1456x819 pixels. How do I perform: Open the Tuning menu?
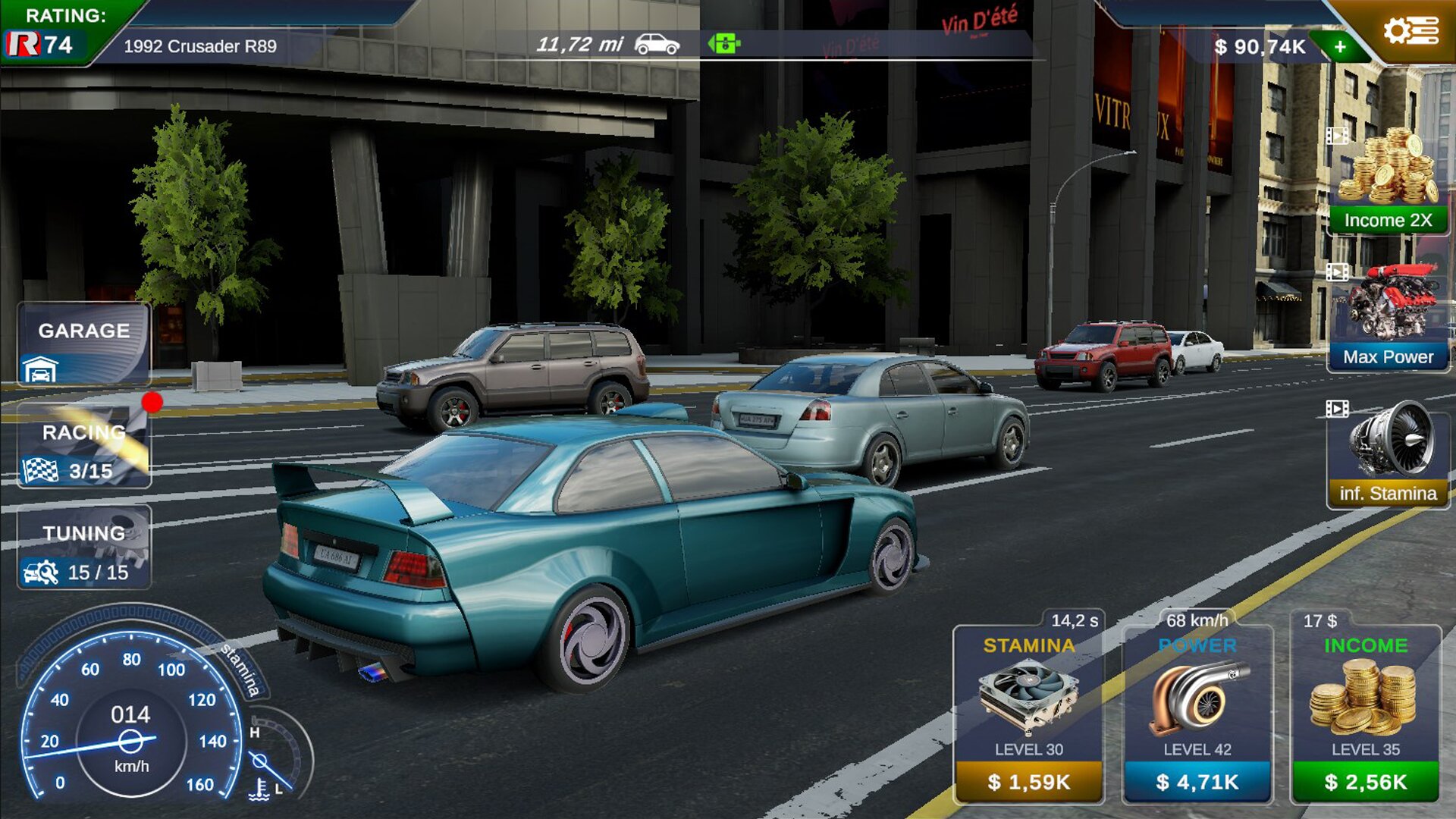coord(83,547)
